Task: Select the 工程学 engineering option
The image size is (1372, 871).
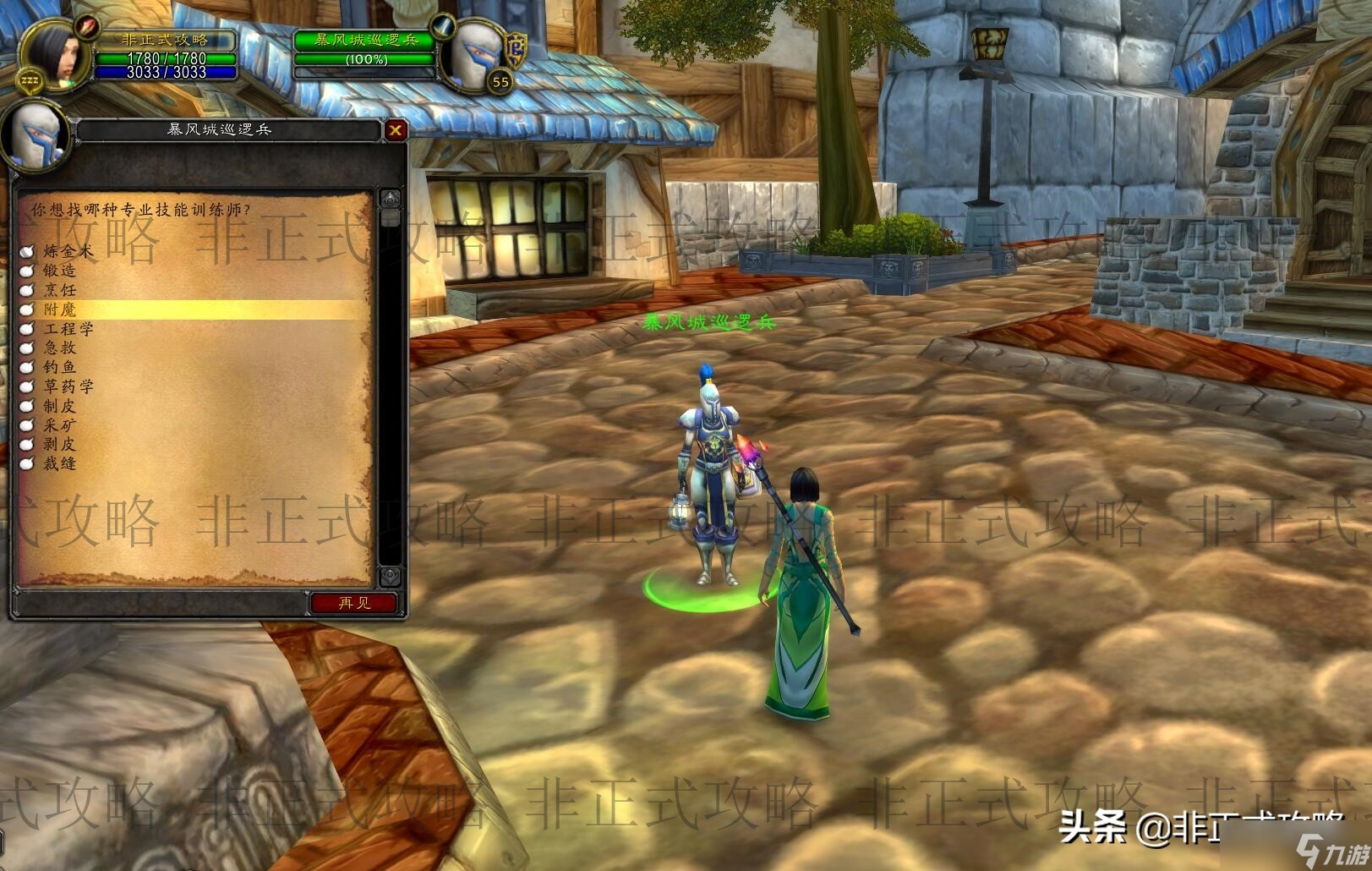Action: 68,329
